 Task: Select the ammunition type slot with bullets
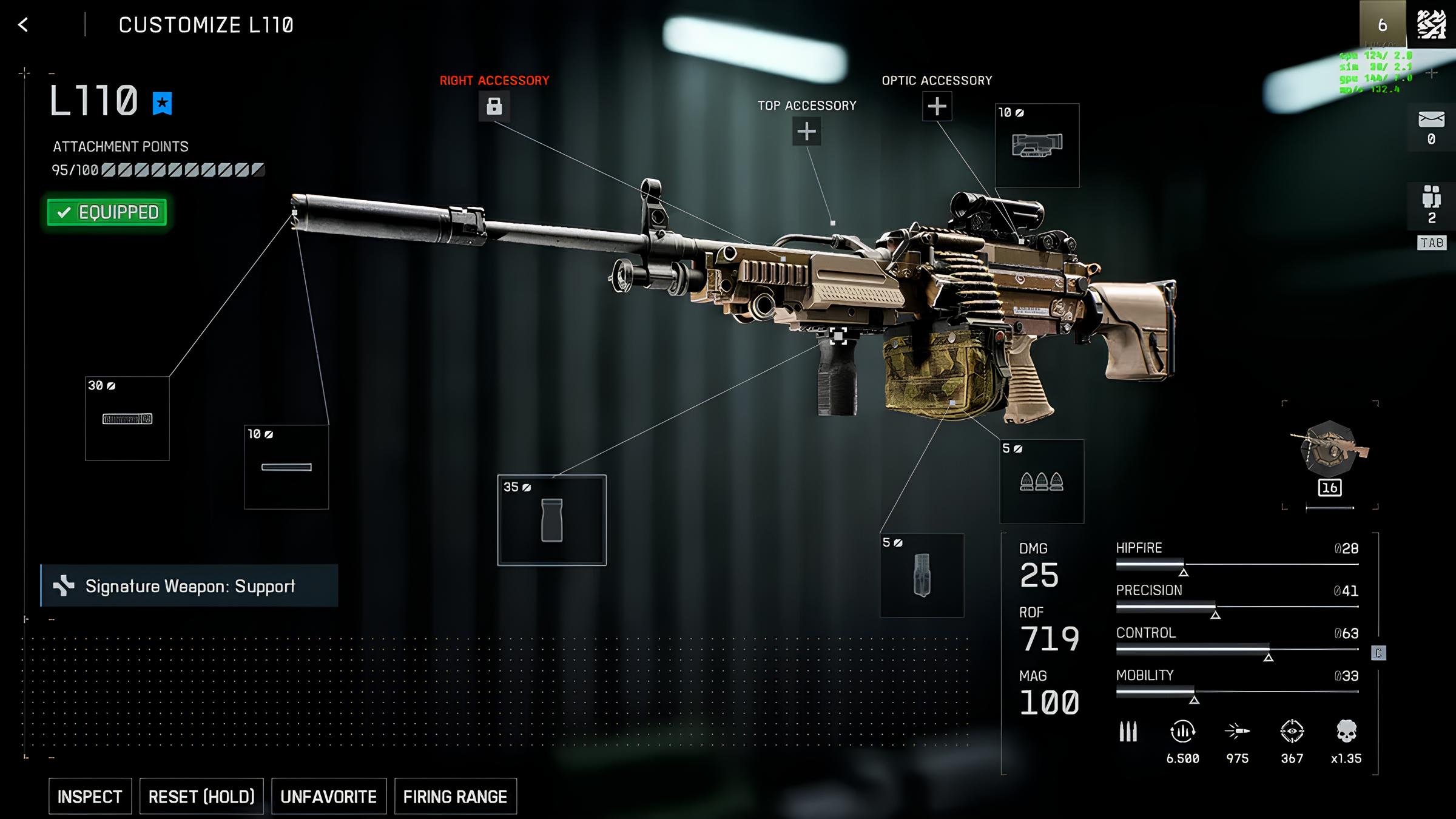click(x=1041, y=482)
